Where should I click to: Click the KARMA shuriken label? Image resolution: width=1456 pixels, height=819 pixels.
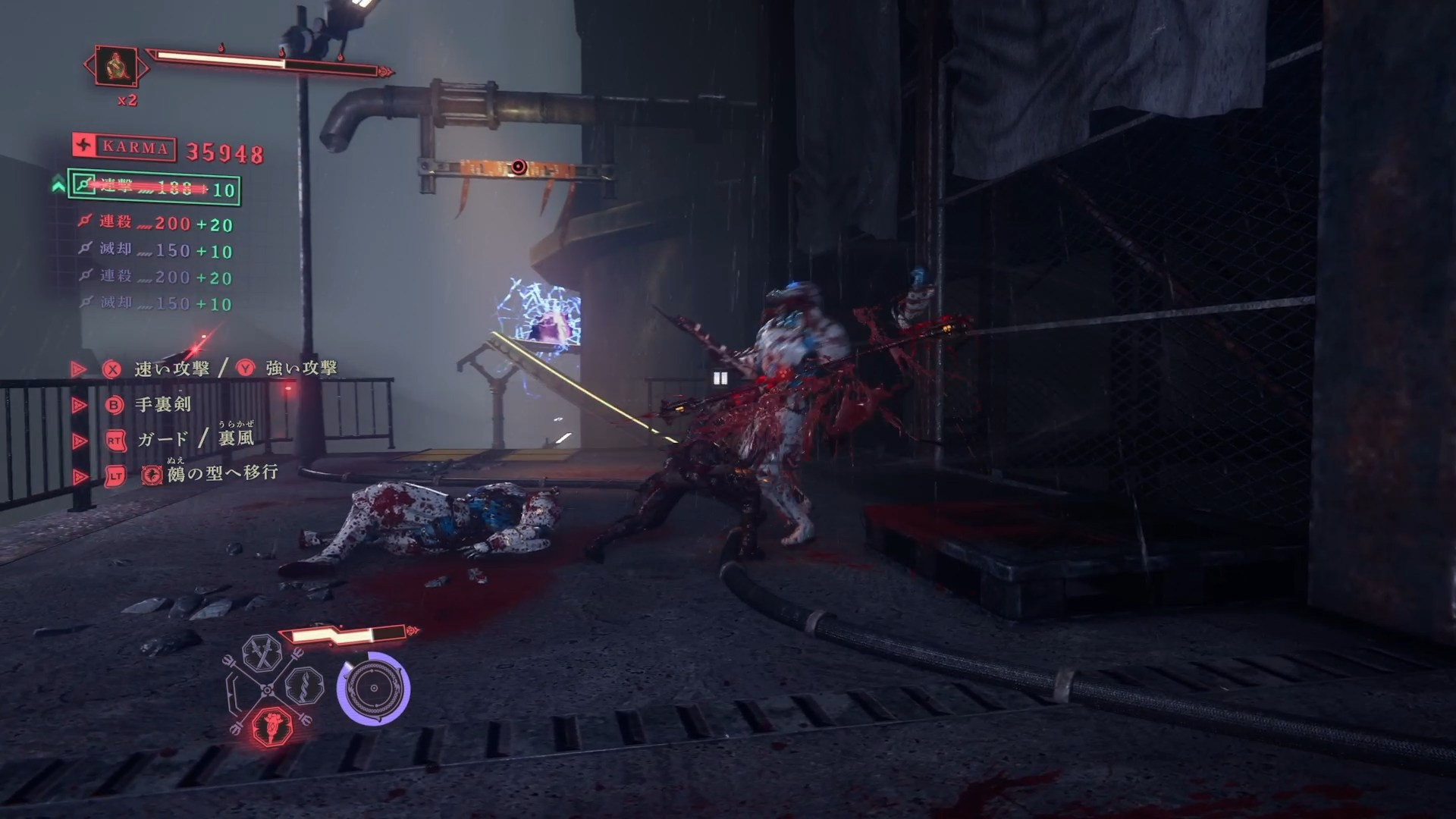click(x=124, y=148)
